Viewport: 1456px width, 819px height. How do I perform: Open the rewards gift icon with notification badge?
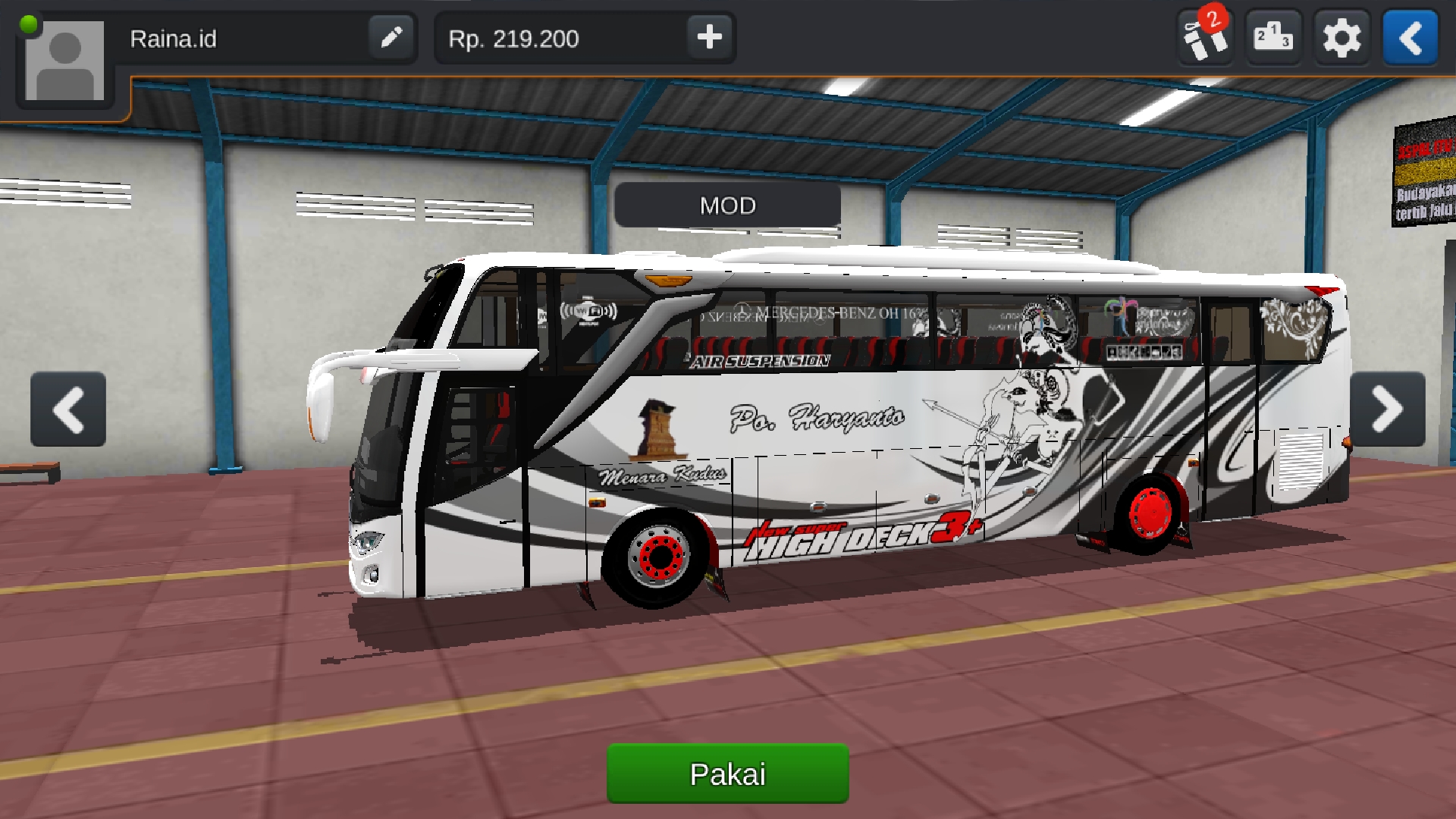[1205, 36]
